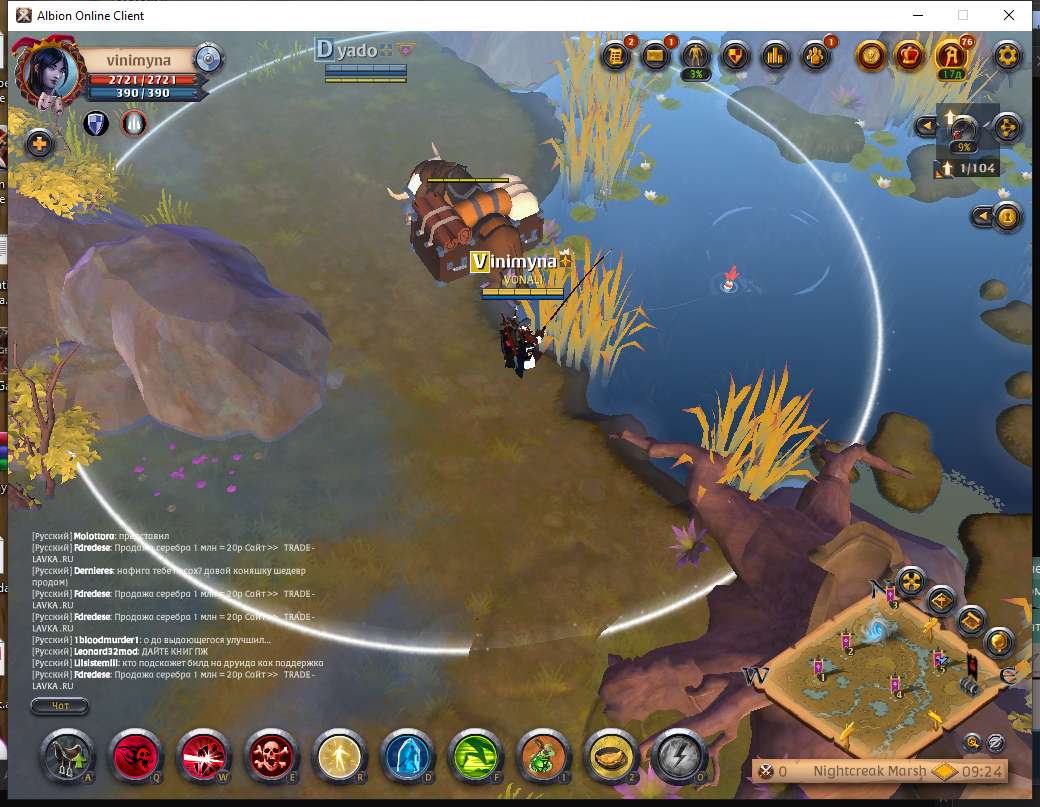Screen dimensions: 1040x807
Task: Open the red crown premium icon
Action: pyautogui.click(x=910, y=56)
